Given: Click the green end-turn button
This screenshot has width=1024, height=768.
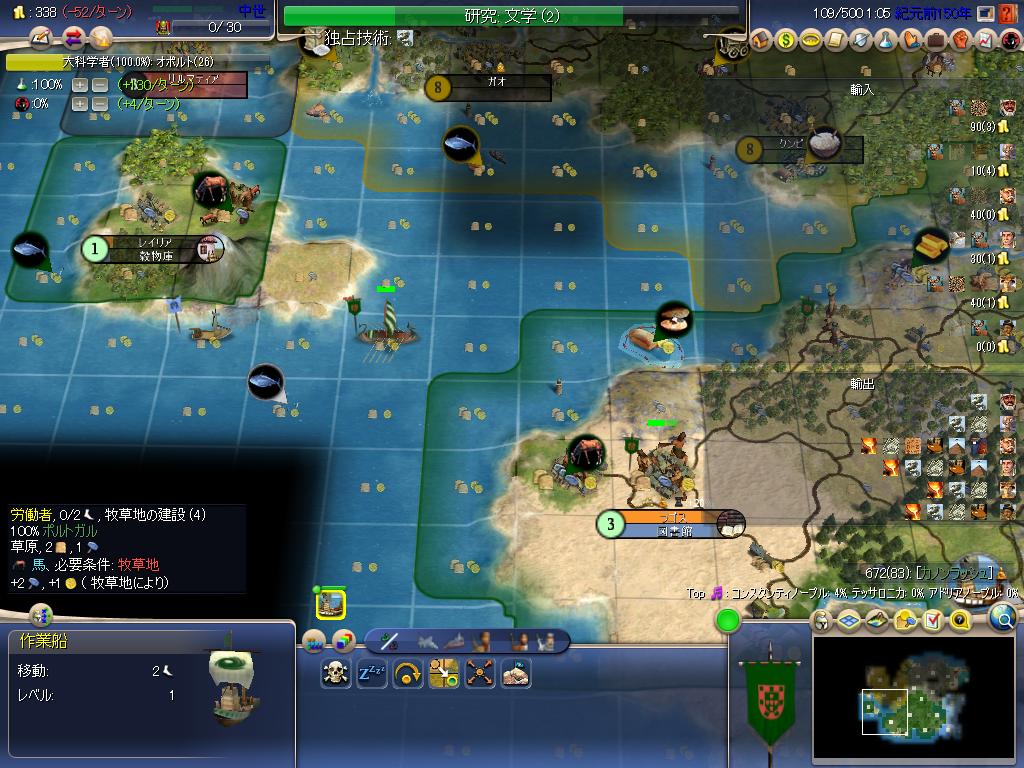Looking at the screenshot, I should click(728, 621).
